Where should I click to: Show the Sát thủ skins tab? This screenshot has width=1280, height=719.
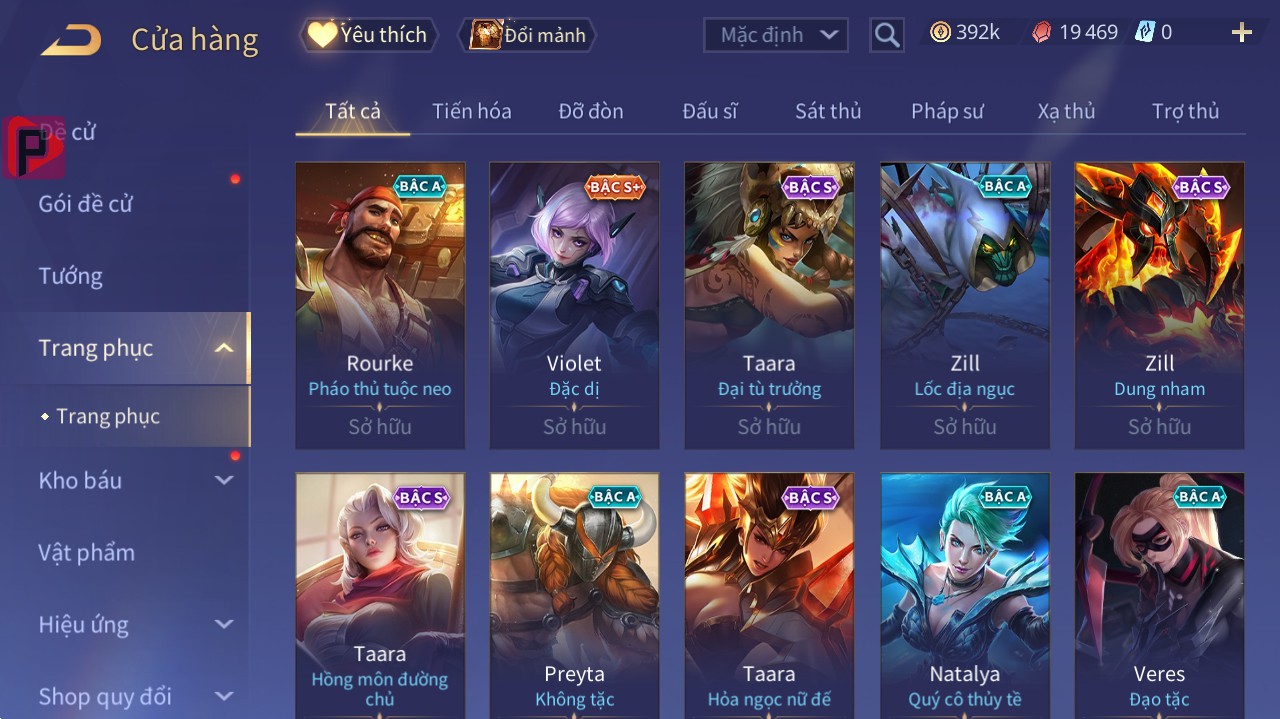pos(827,111)
